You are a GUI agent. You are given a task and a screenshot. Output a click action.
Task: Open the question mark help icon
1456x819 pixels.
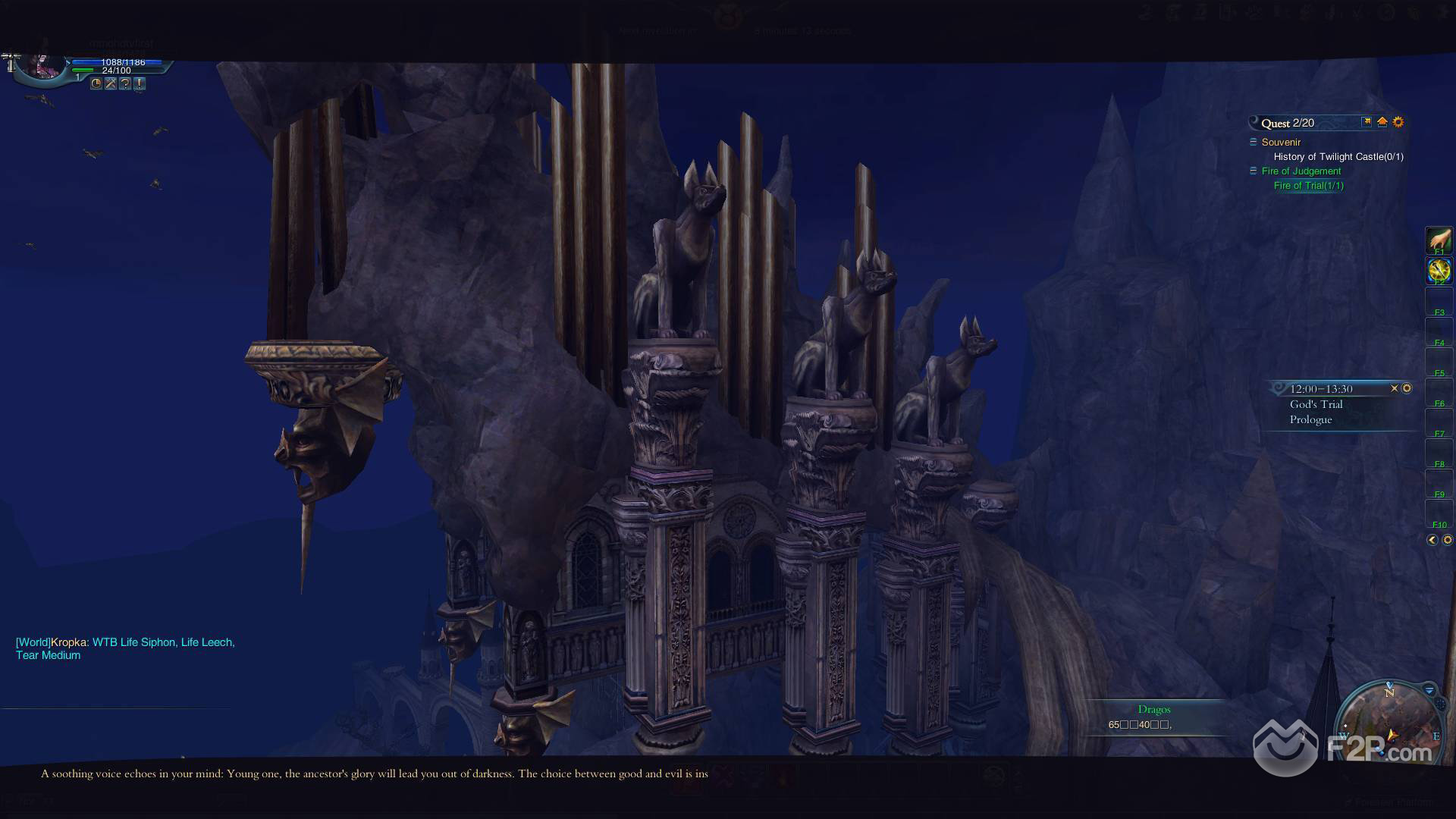[125, 83]
